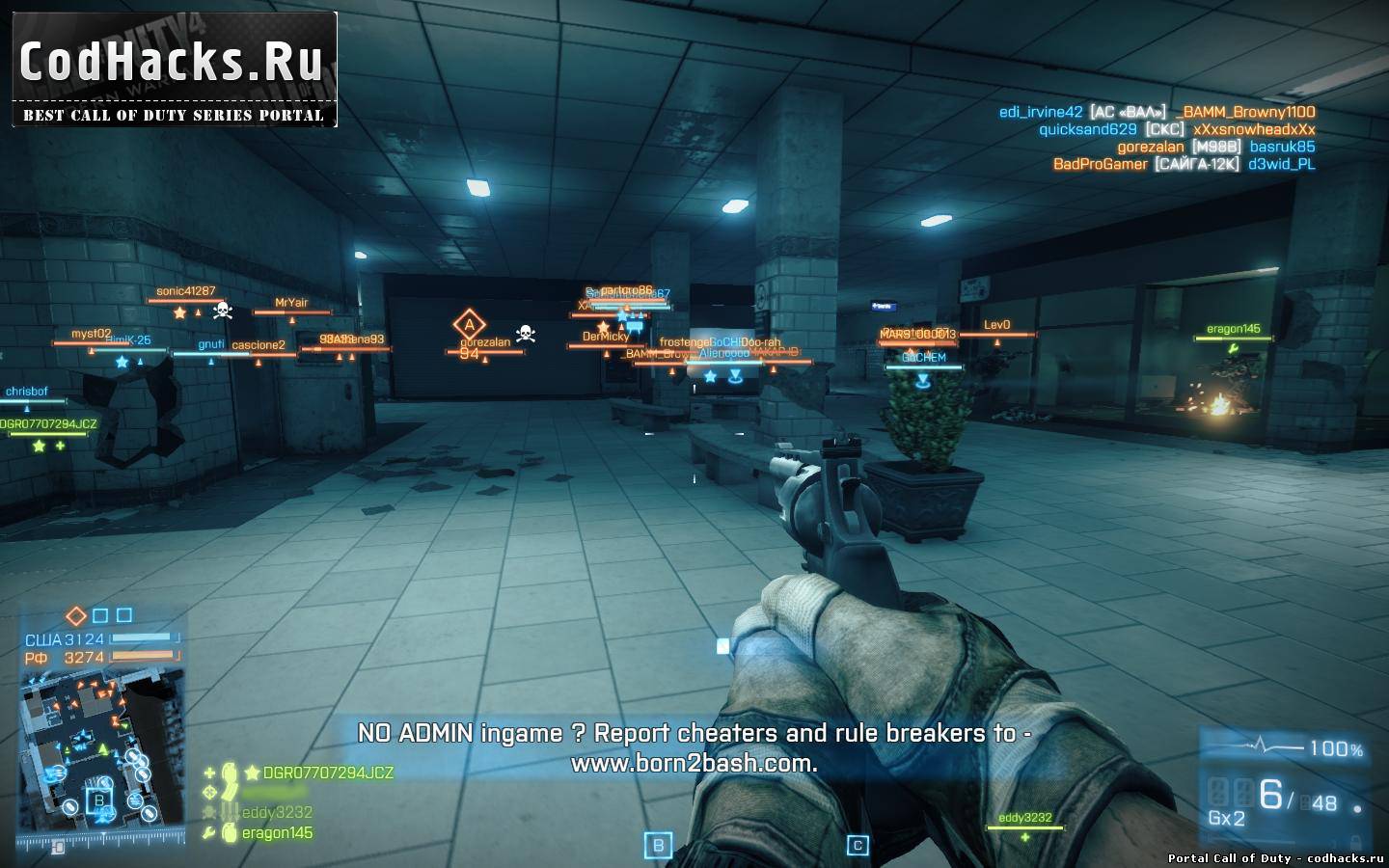
Task: Select the quicksand629 kill feed row
Action: pos(1176,129)
